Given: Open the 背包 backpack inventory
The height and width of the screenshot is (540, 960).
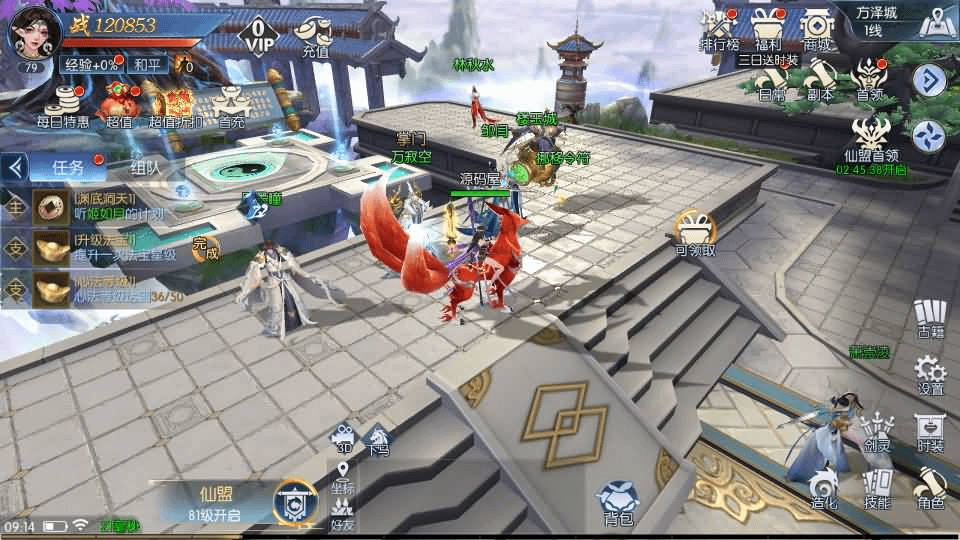Looking at the screenshot, I should click(x=618, y=502).
